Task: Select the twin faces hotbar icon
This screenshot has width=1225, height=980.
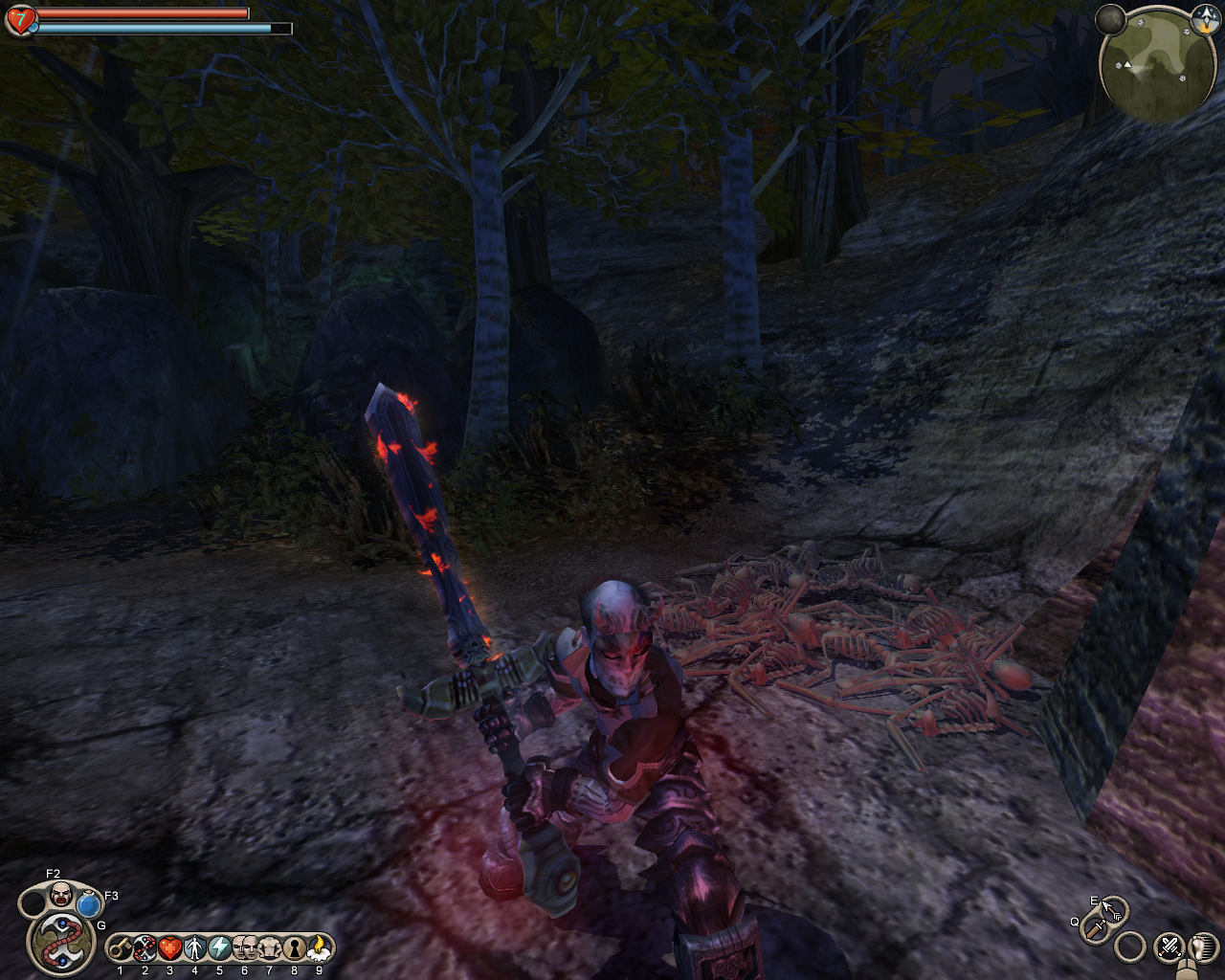Action: click(244, 948)
